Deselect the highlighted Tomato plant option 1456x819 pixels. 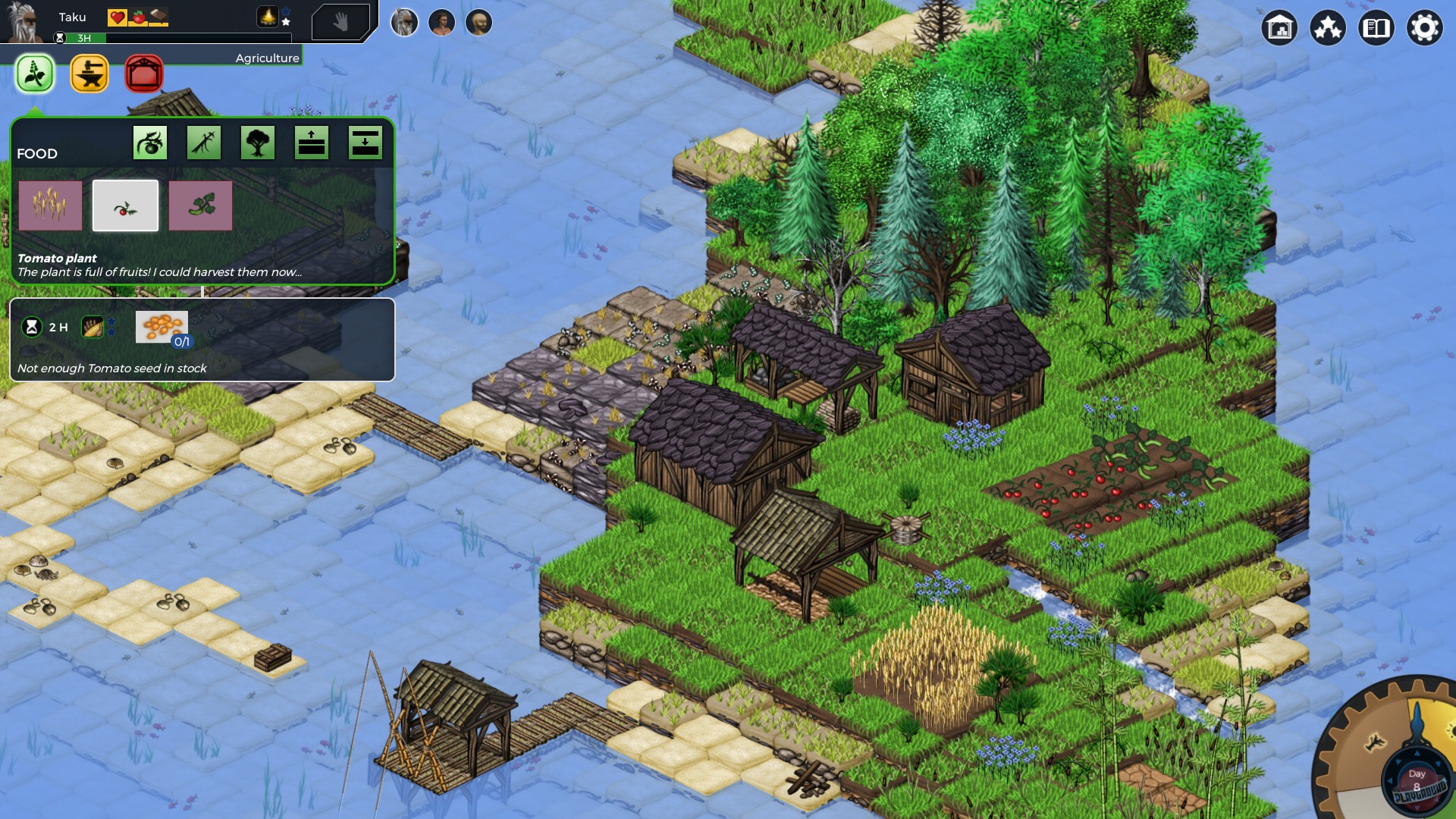pos(126,205)
